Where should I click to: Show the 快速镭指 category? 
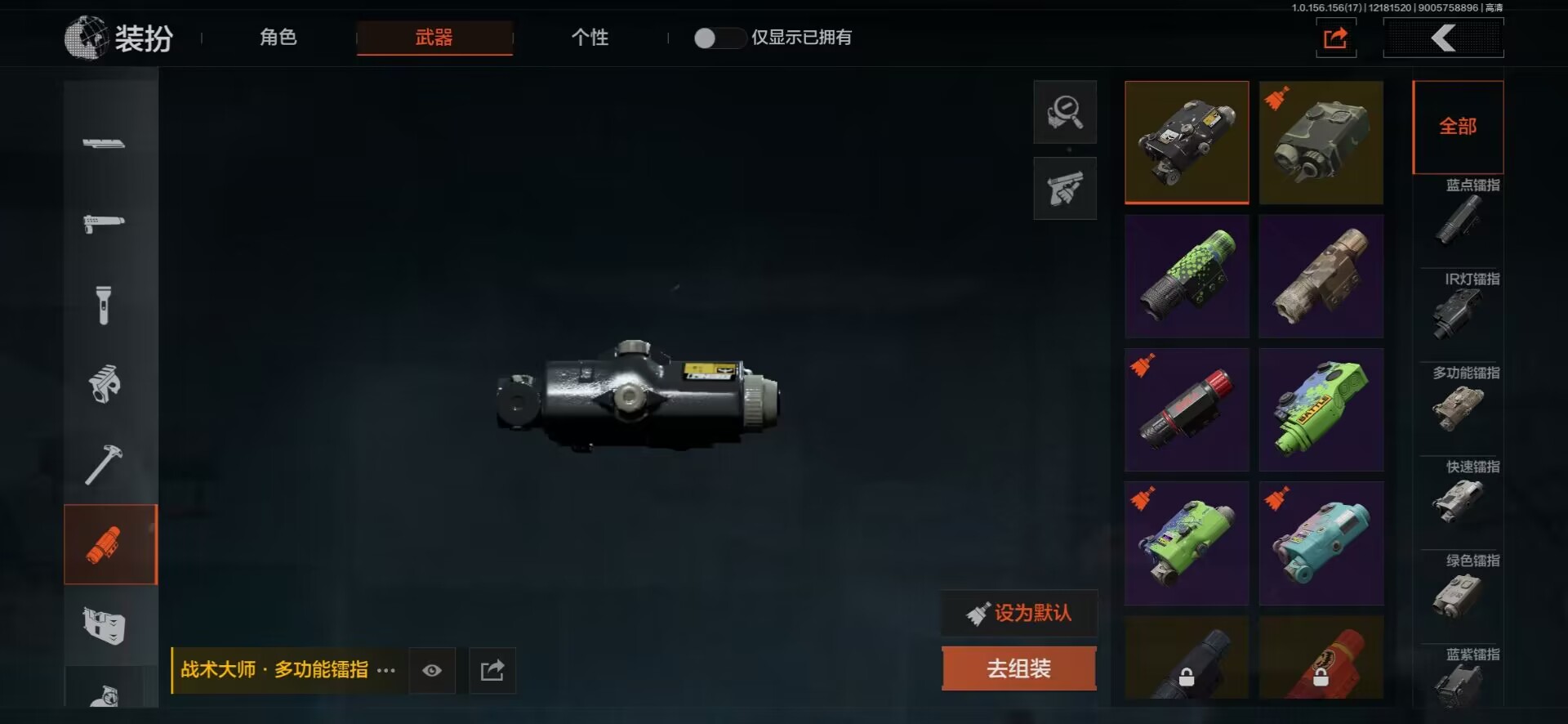click(x=1461, y=494)
